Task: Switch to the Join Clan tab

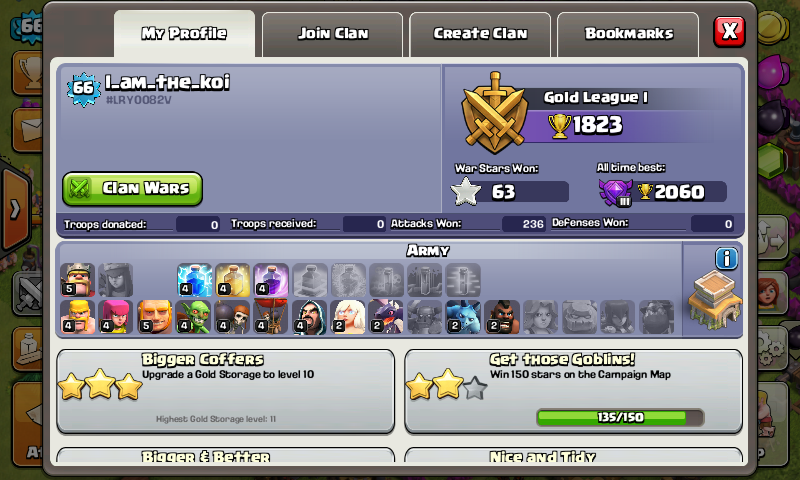Action: 332,33
